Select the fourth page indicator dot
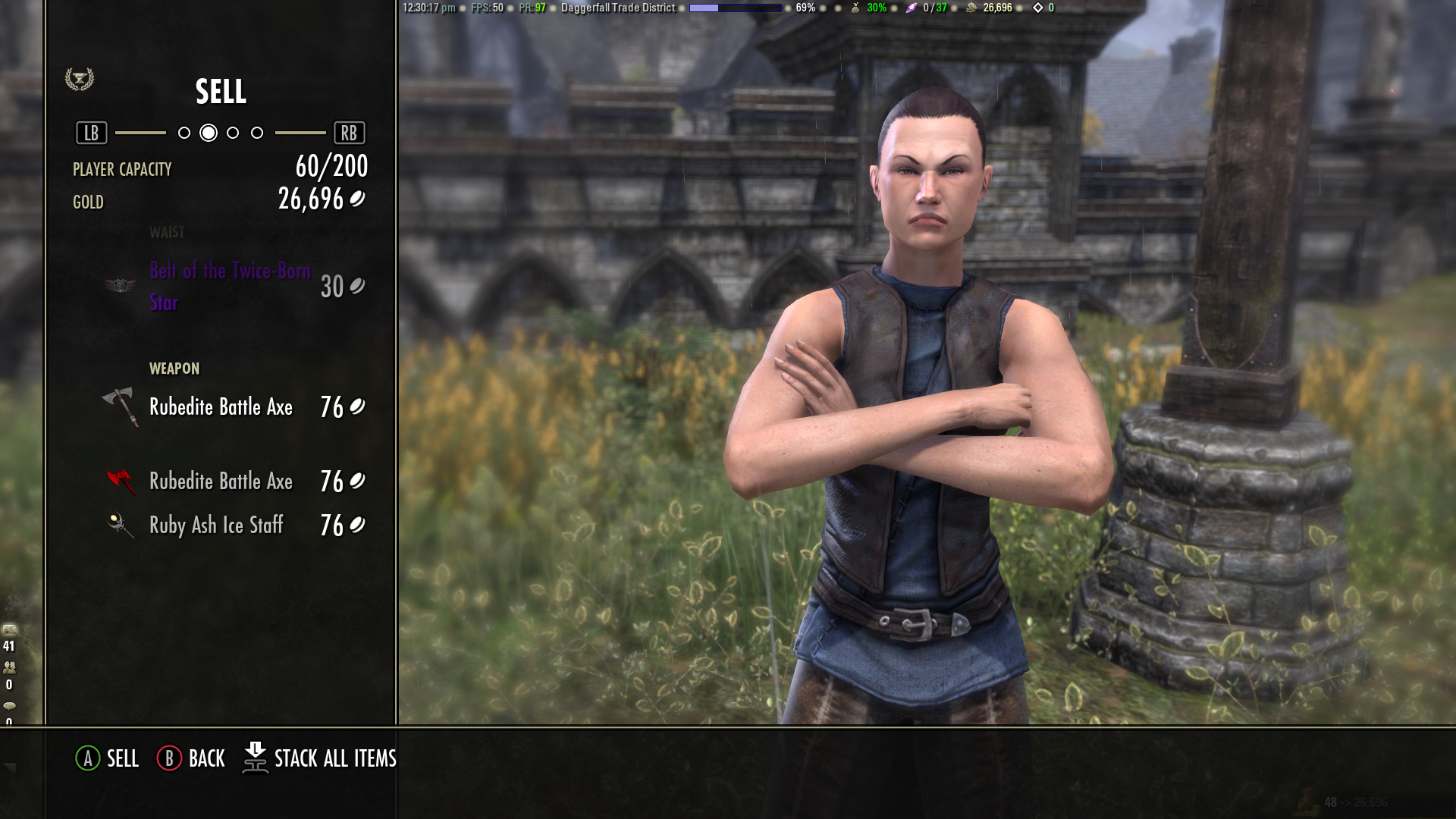This screenshot has height=819, width=1456. pos(257,132)
